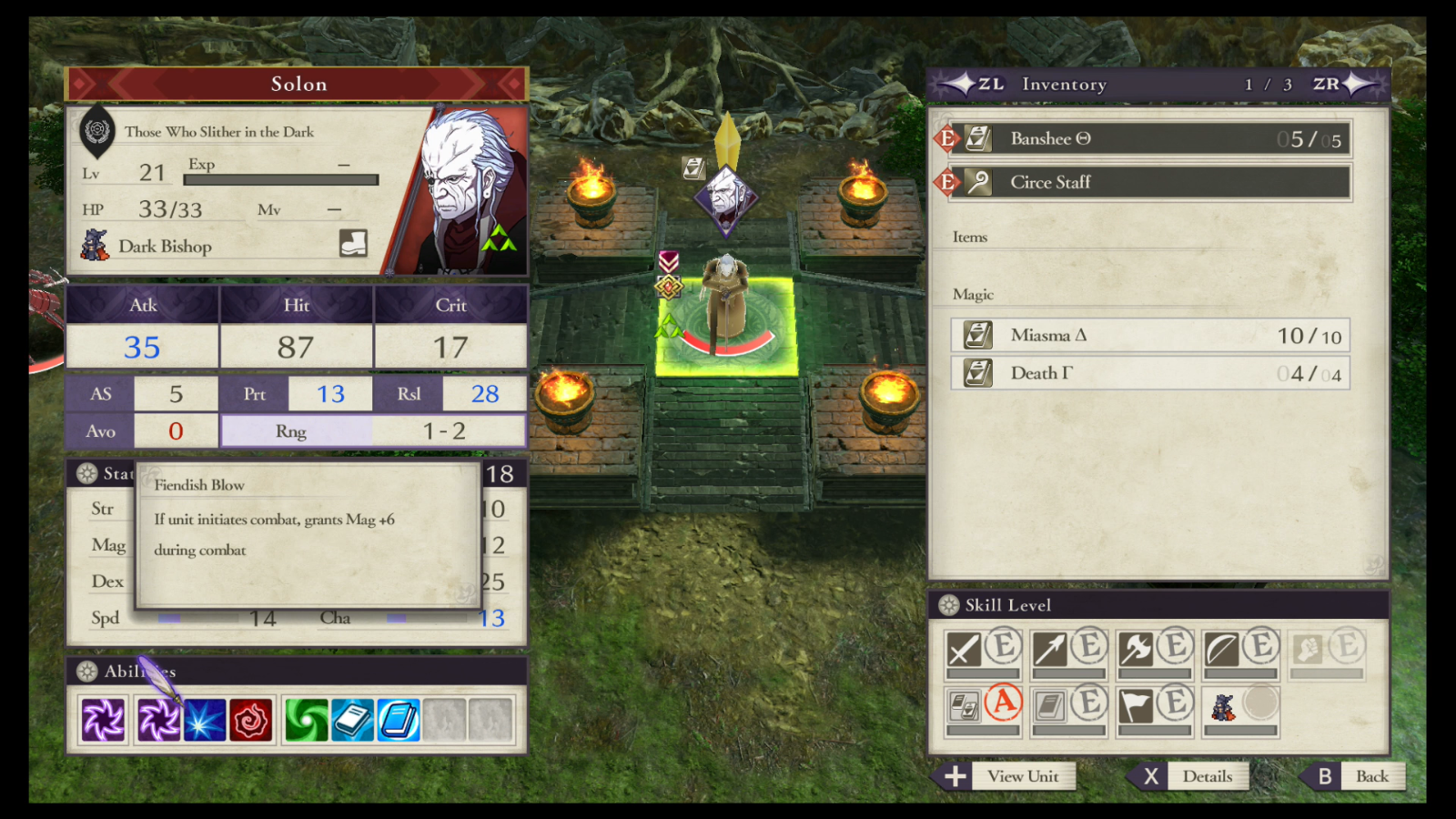Open the Inventory header tab
This screenshot has width=1456, height=819.
[x=1064, y=84]
